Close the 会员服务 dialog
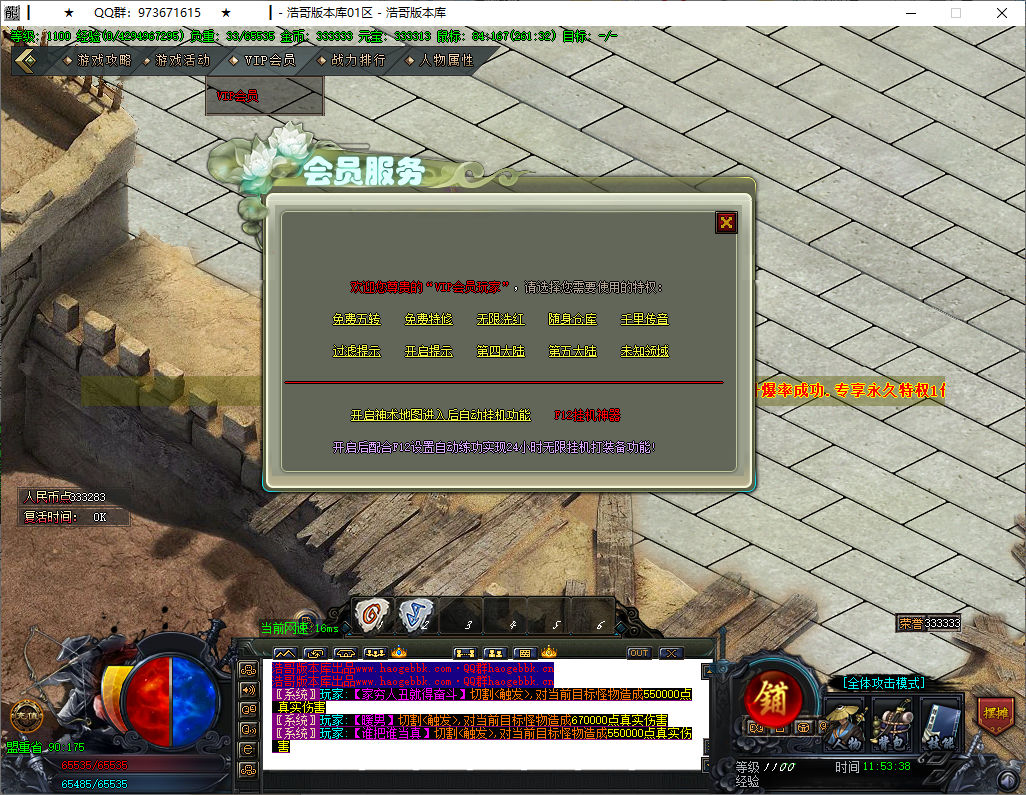1026x795 pixels. [726, 223]
